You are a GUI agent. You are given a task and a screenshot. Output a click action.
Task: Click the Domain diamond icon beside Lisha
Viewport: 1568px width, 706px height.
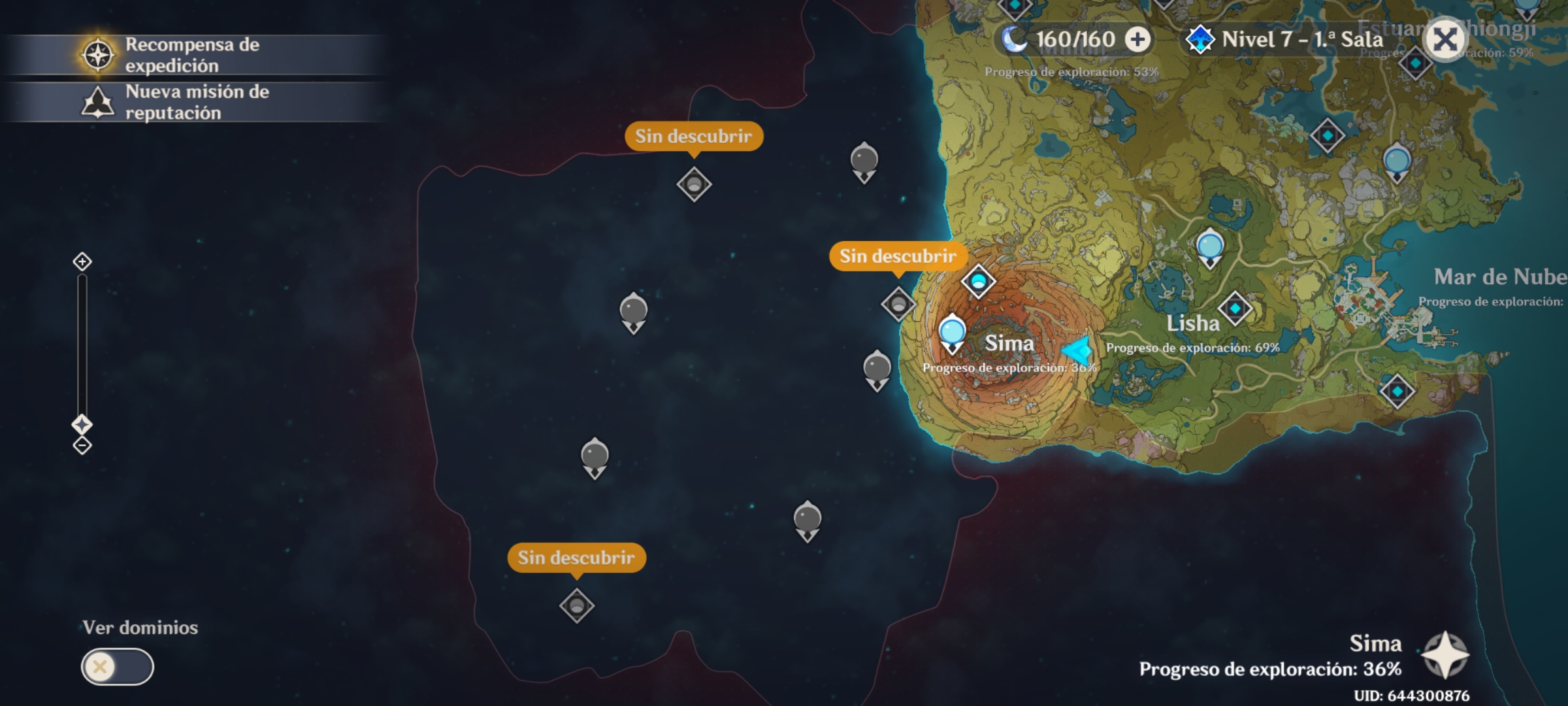[x=1237, y=307]
